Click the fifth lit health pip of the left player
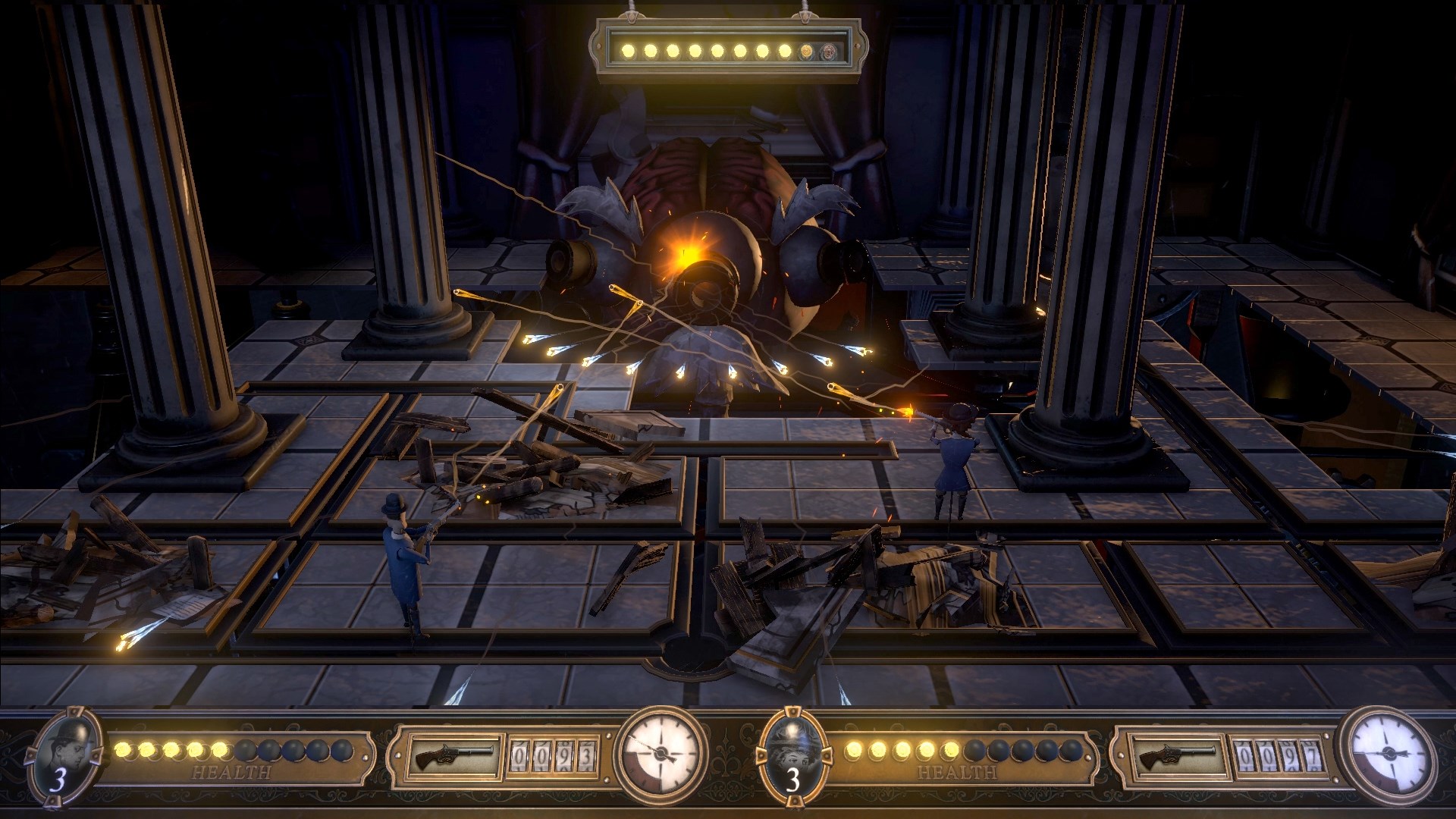 220,751
